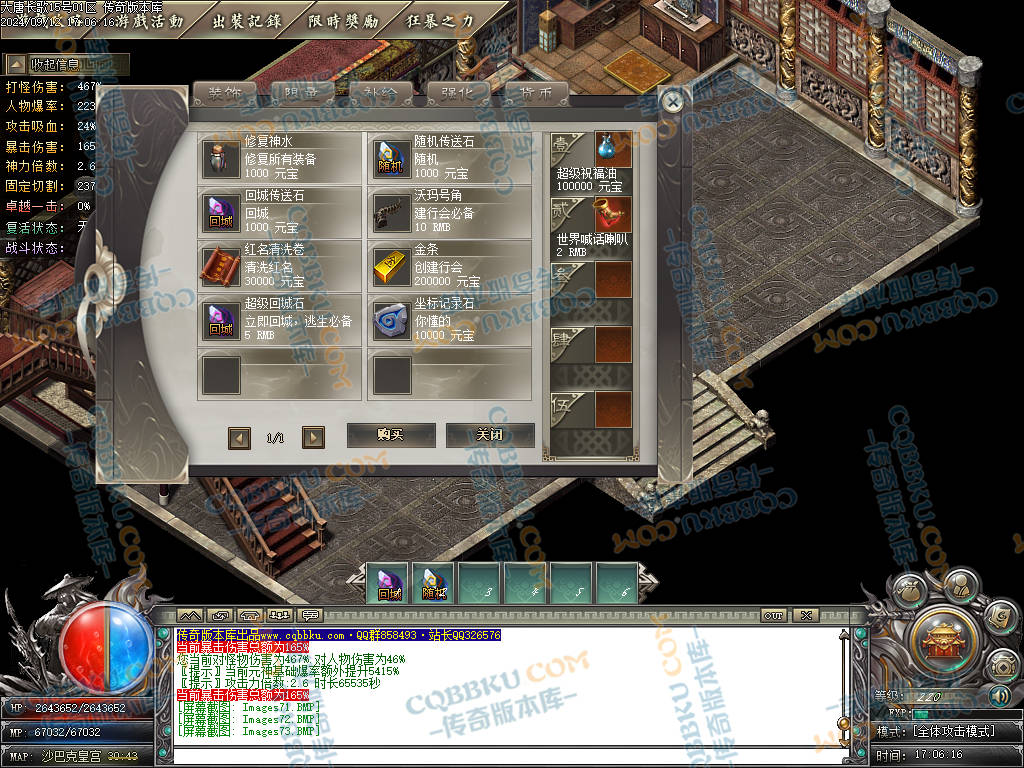Select the 金条 gold bar item
The height and width of the screenshot is (768, 1024).
pyautogui.click(x=449, y=267)
